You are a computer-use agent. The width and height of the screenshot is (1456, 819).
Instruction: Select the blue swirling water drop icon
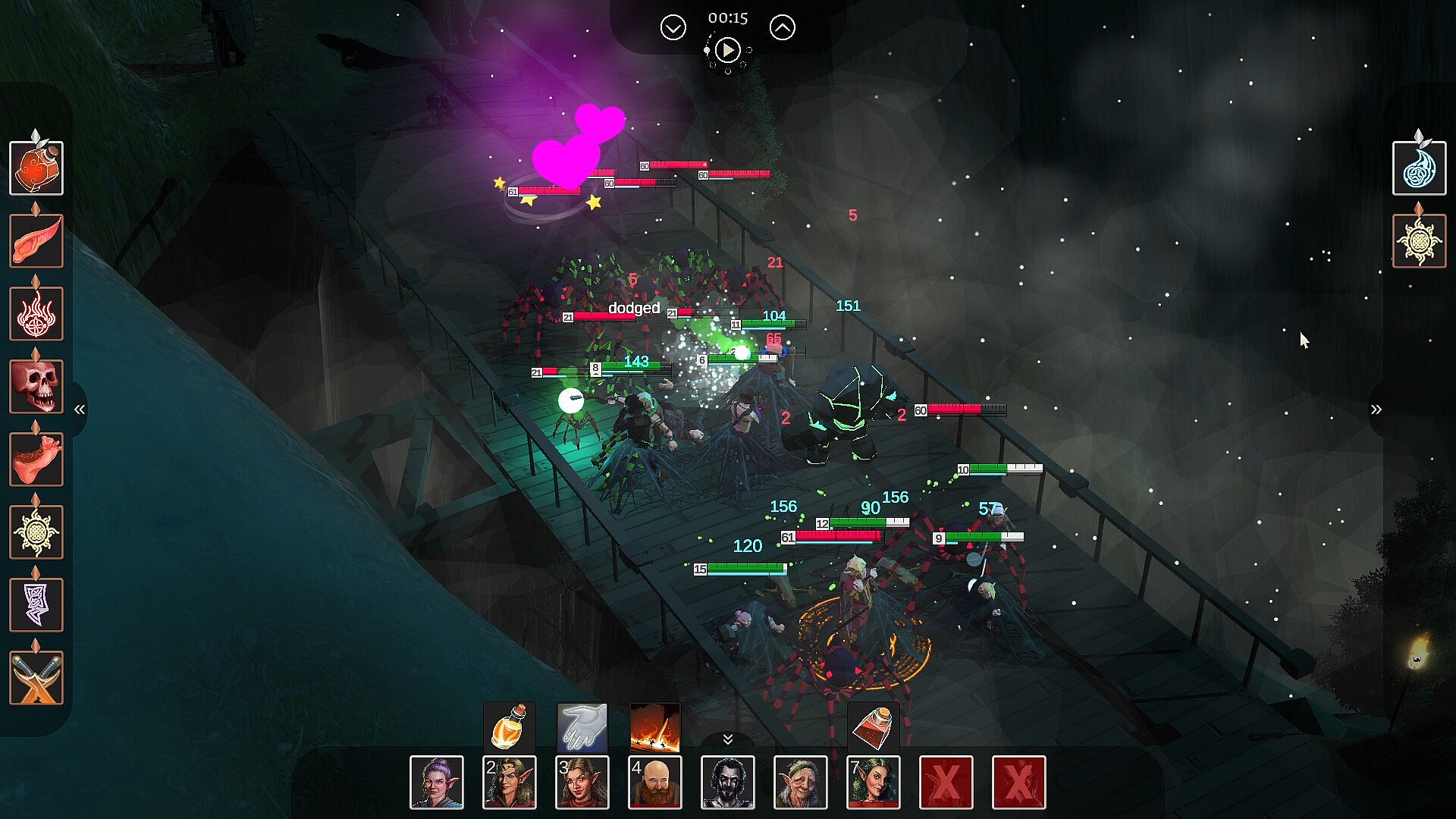[x=1419, y=168]
